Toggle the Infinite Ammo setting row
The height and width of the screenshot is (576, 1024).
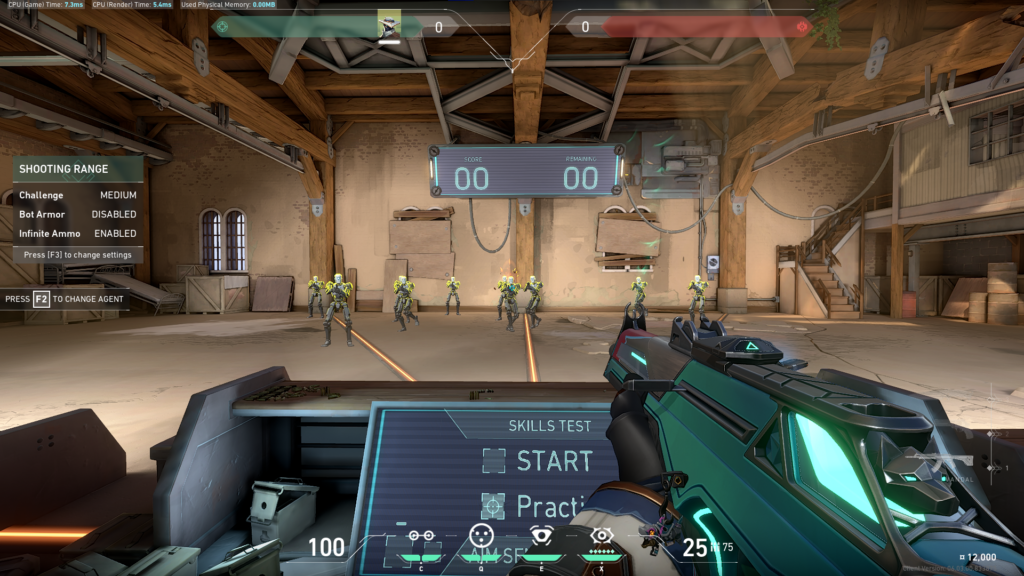(x=78, y=233)
